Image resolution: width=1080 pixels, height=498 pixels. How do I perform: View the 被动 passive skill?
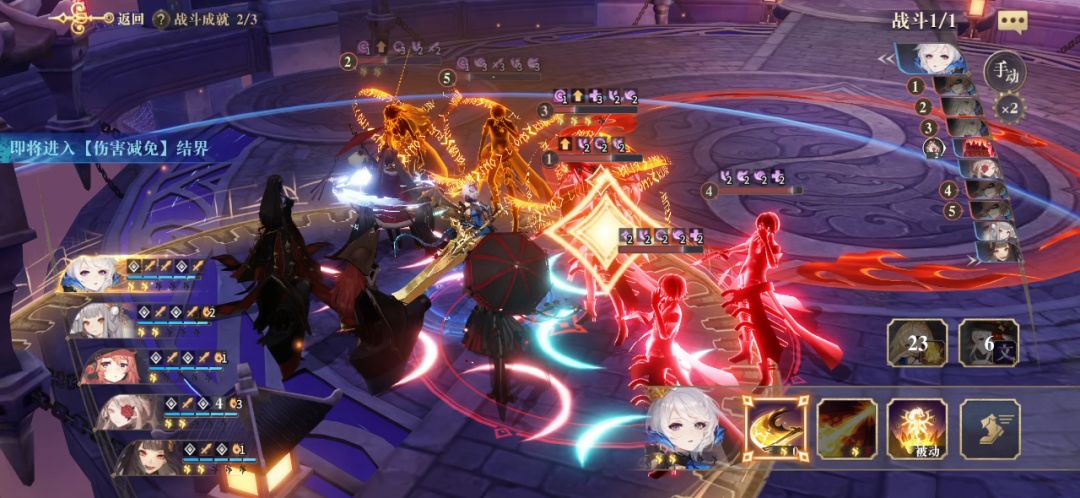(917, 428)
